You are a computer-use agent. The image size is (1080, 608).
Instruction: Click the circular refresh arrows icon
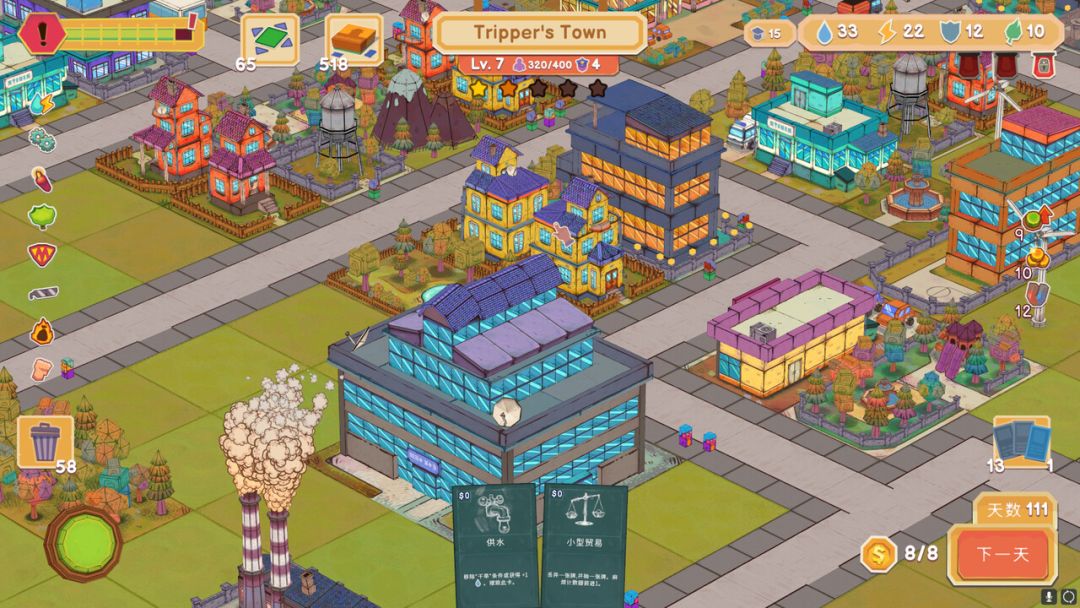[x=1066, y=596]
